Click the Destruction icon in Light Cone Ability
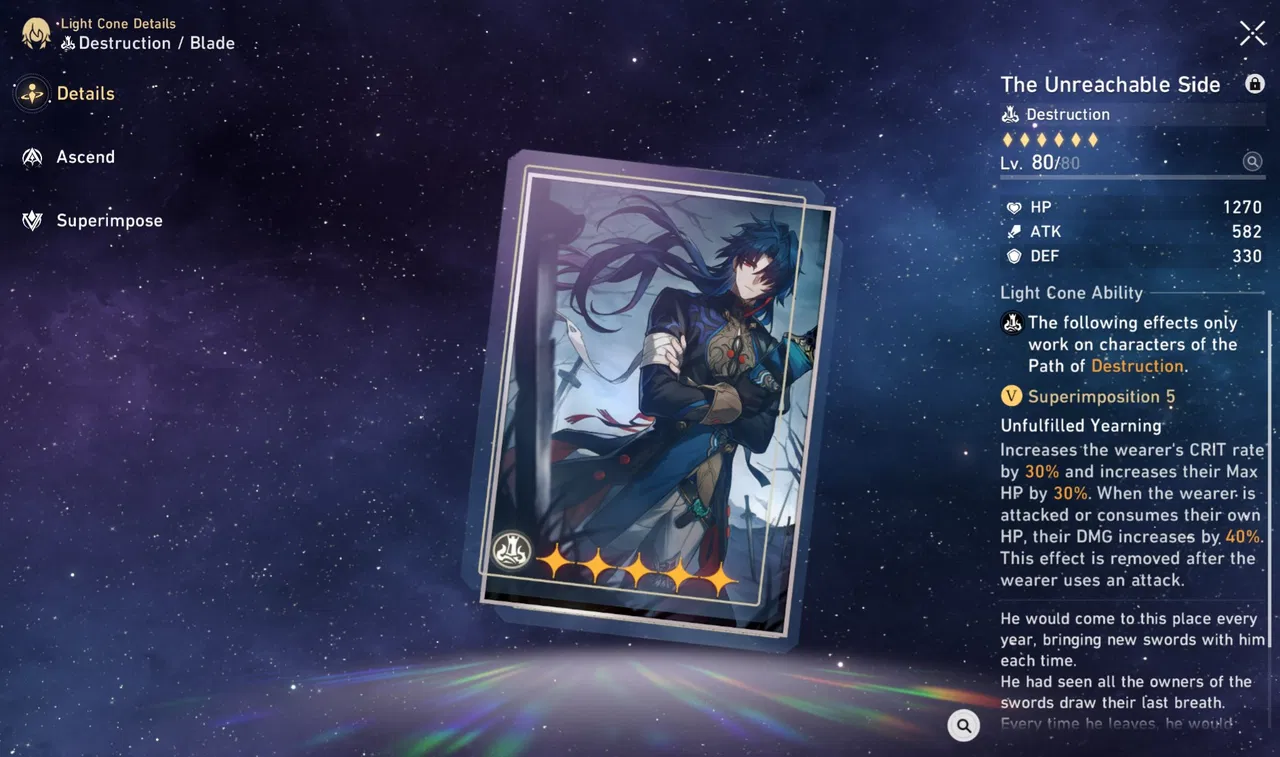 coord(1011,322)
